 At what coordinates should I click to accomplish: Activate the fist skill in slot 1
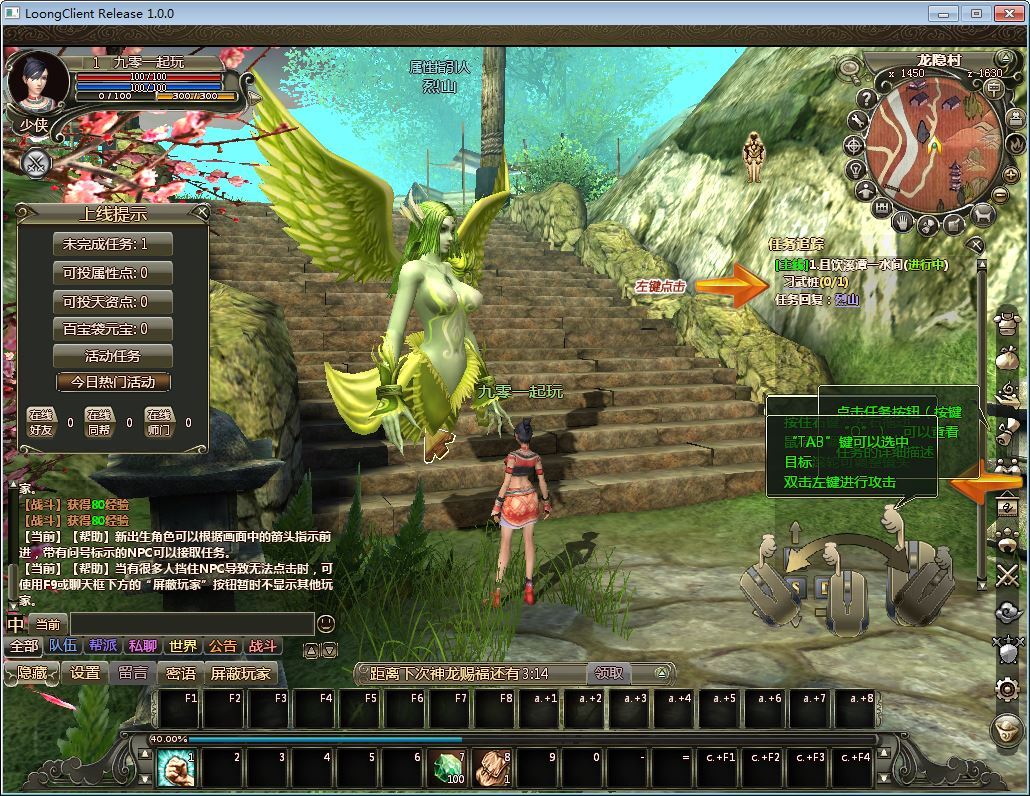pyautogui.click(x=176, y=767)
